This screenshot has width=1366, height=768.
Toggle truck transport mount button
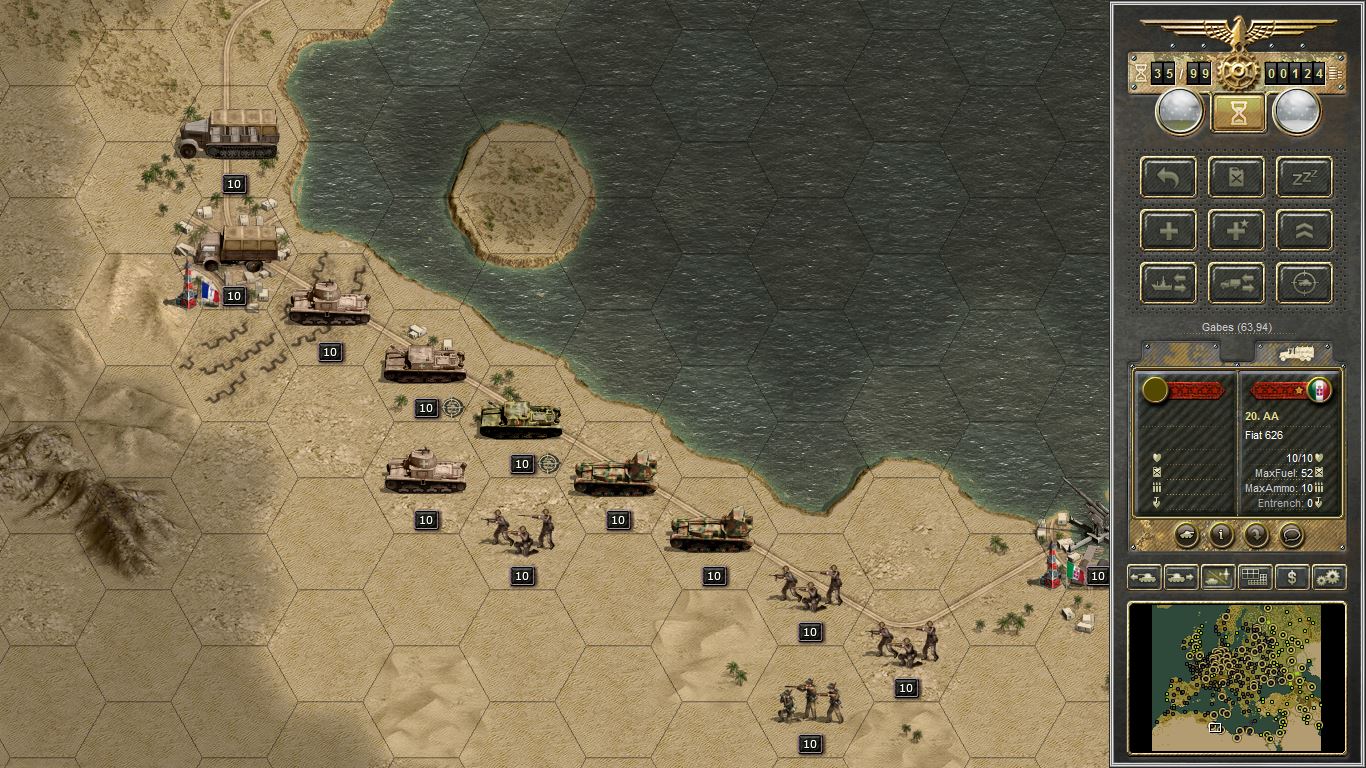tap(1236, 283)
